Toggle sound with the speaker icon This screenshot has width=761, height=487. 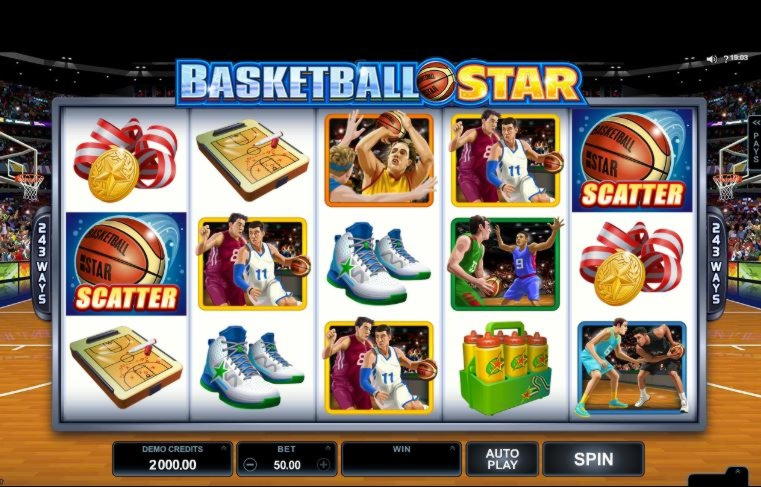pyautogui.click(x=711, y=58)
